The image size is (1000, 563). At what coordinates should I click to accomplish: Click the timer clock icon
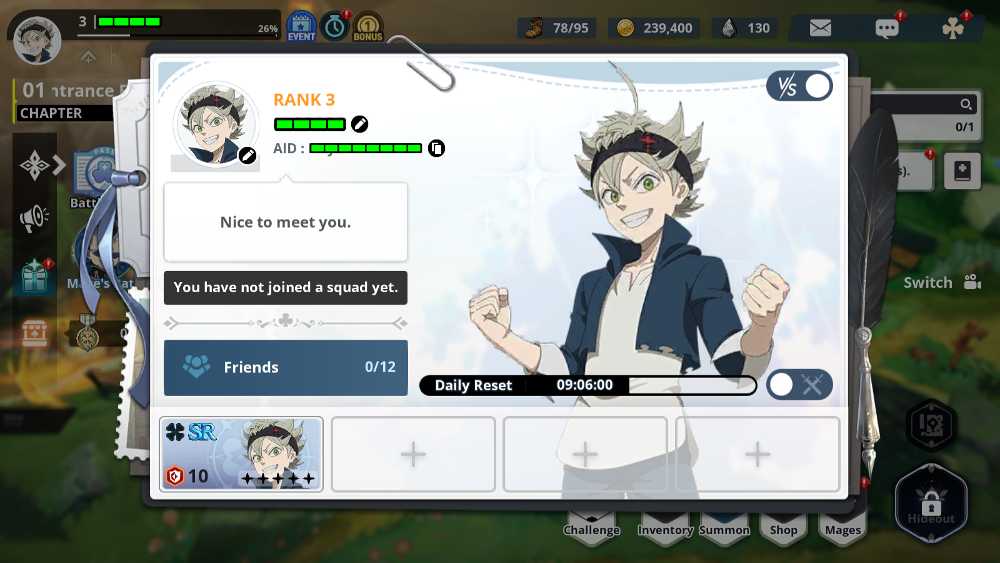pos(334,27)
